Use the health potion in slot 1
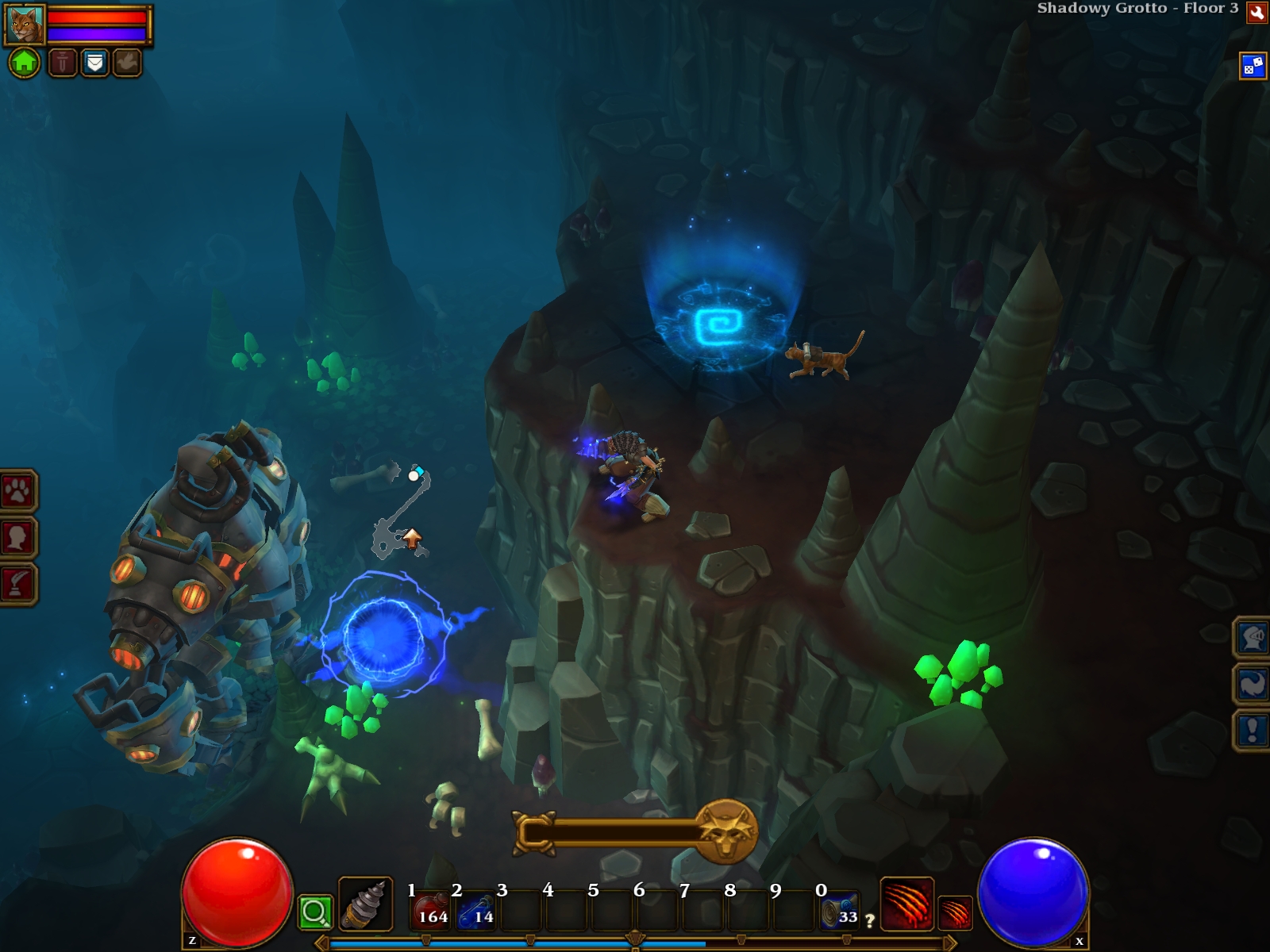The image size is (1270, 952). tap(432, 911)
